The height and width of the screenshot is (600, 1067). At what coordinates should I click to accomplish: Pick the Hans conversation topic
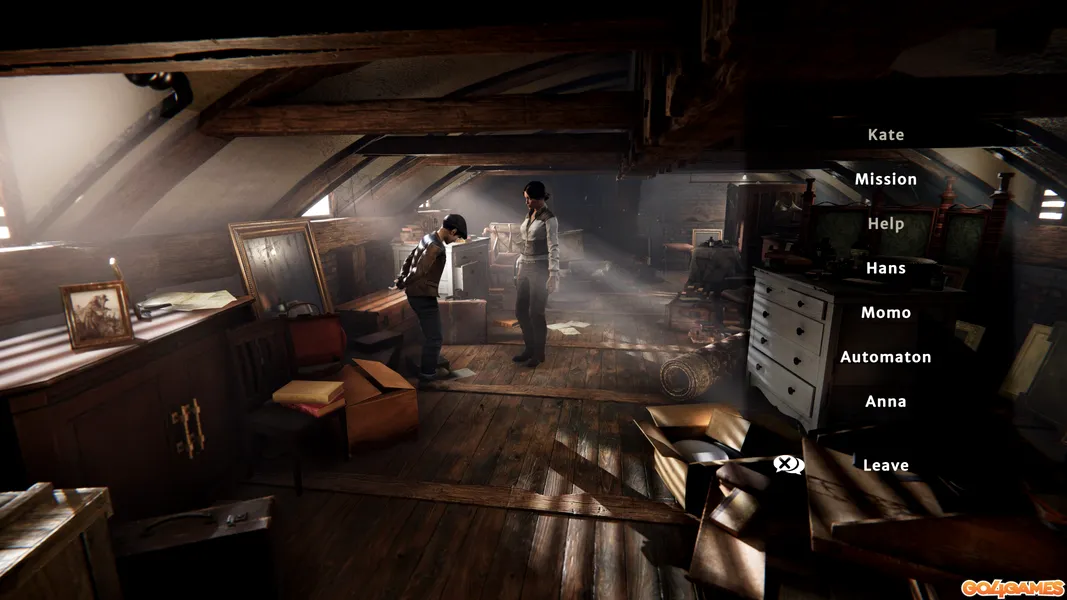(x=885, y=268)
